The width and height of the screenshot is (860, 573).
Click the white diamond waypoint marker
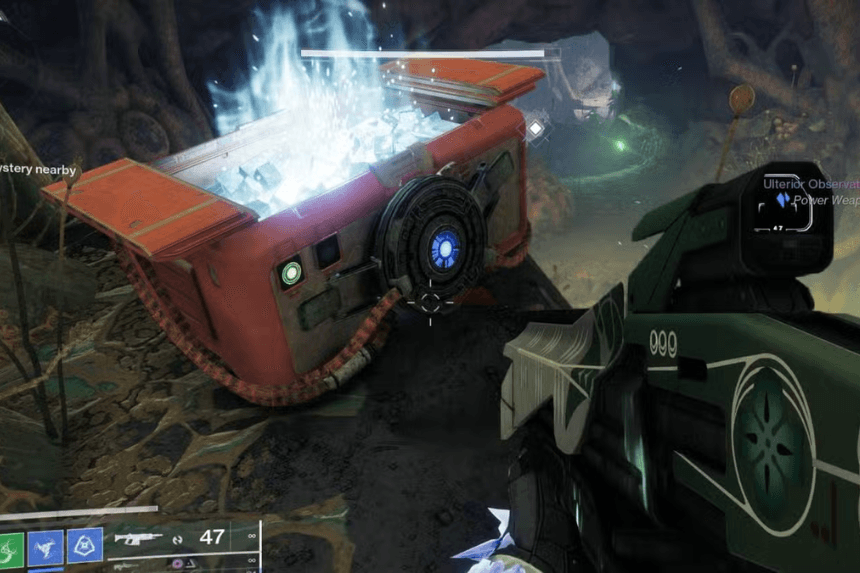pos(536,128)
